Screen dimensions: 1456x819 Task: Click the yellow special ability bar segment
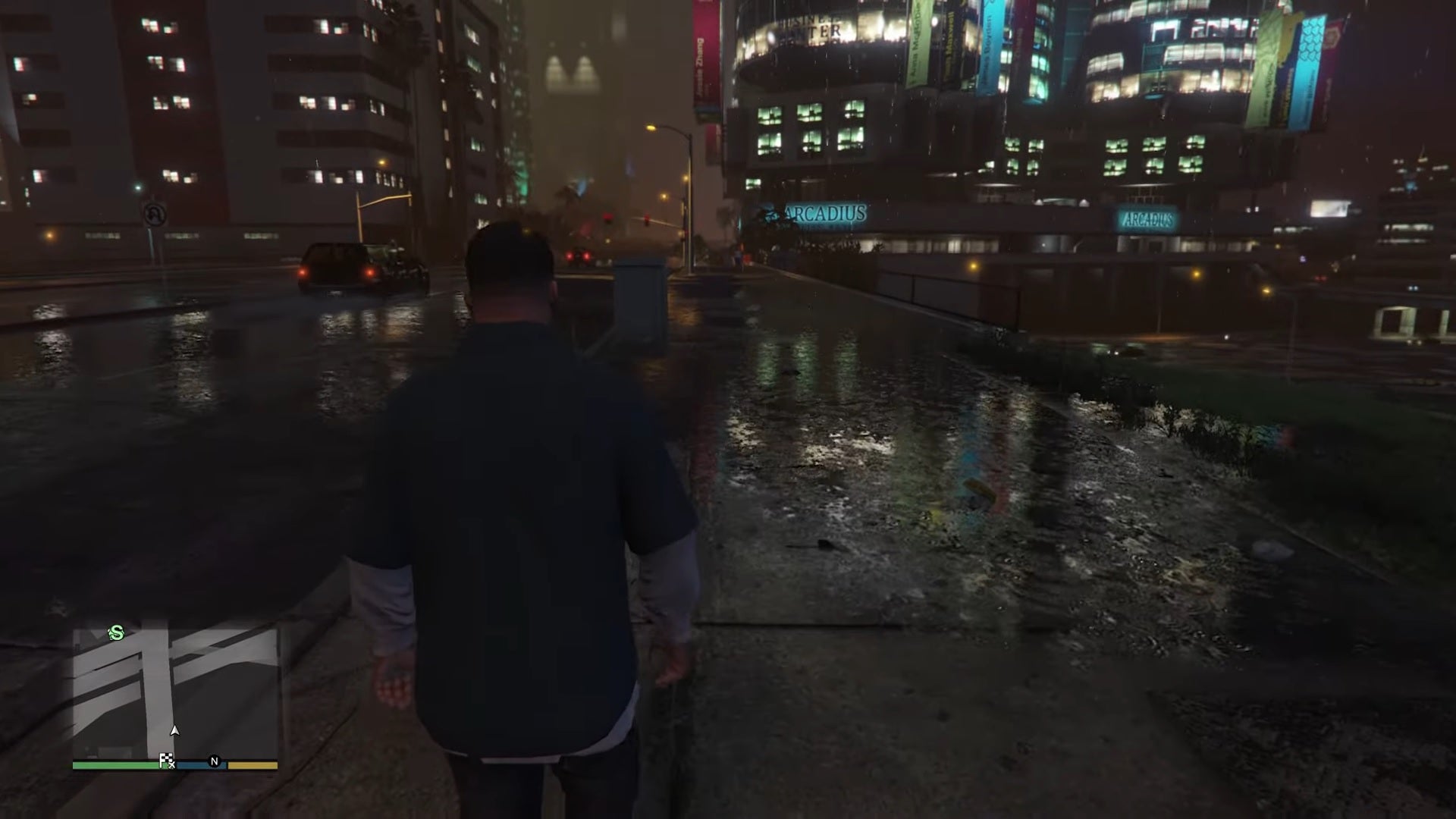253,766
